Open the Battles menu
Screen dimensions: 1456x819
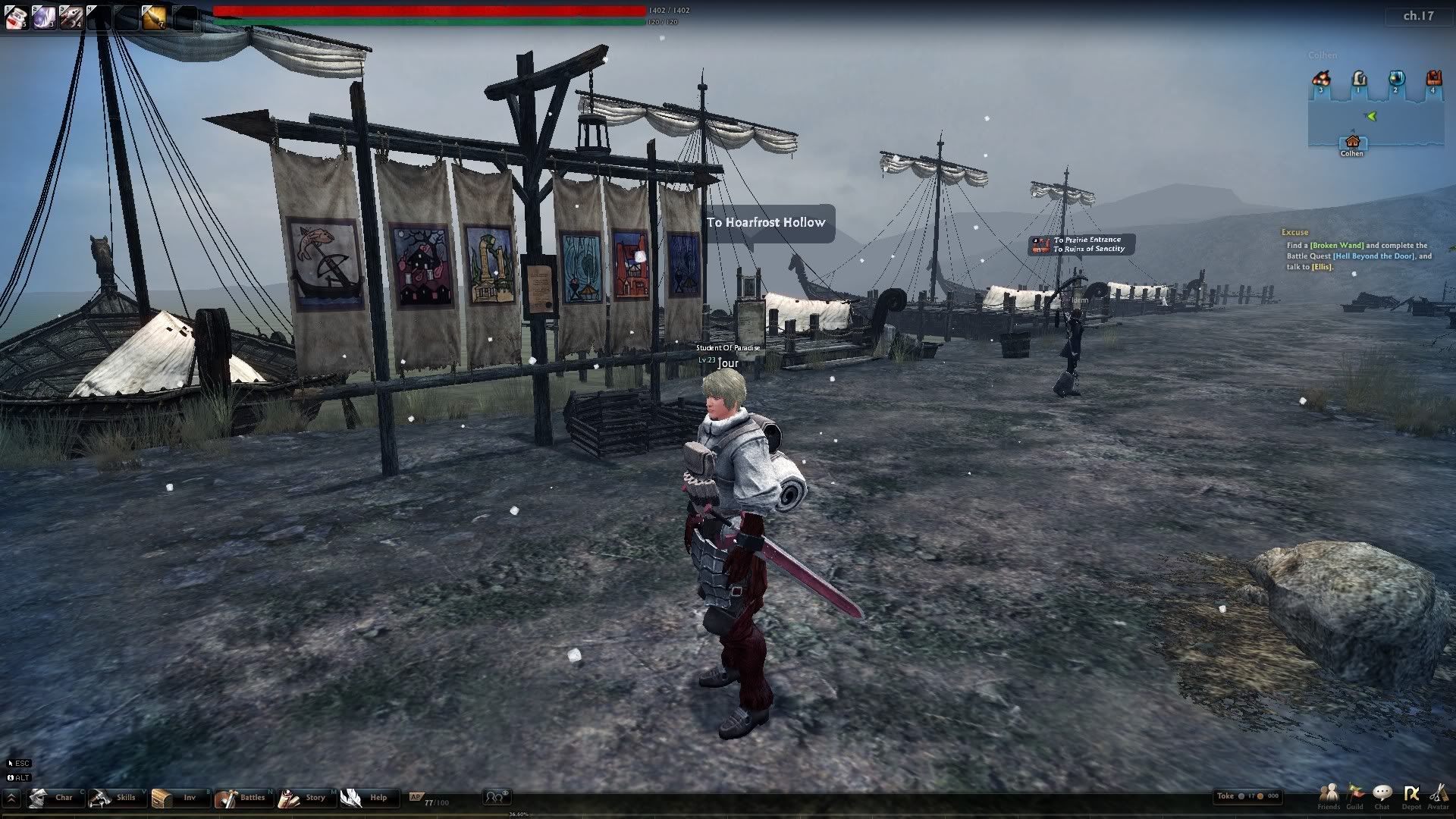[x=241, y=798]
